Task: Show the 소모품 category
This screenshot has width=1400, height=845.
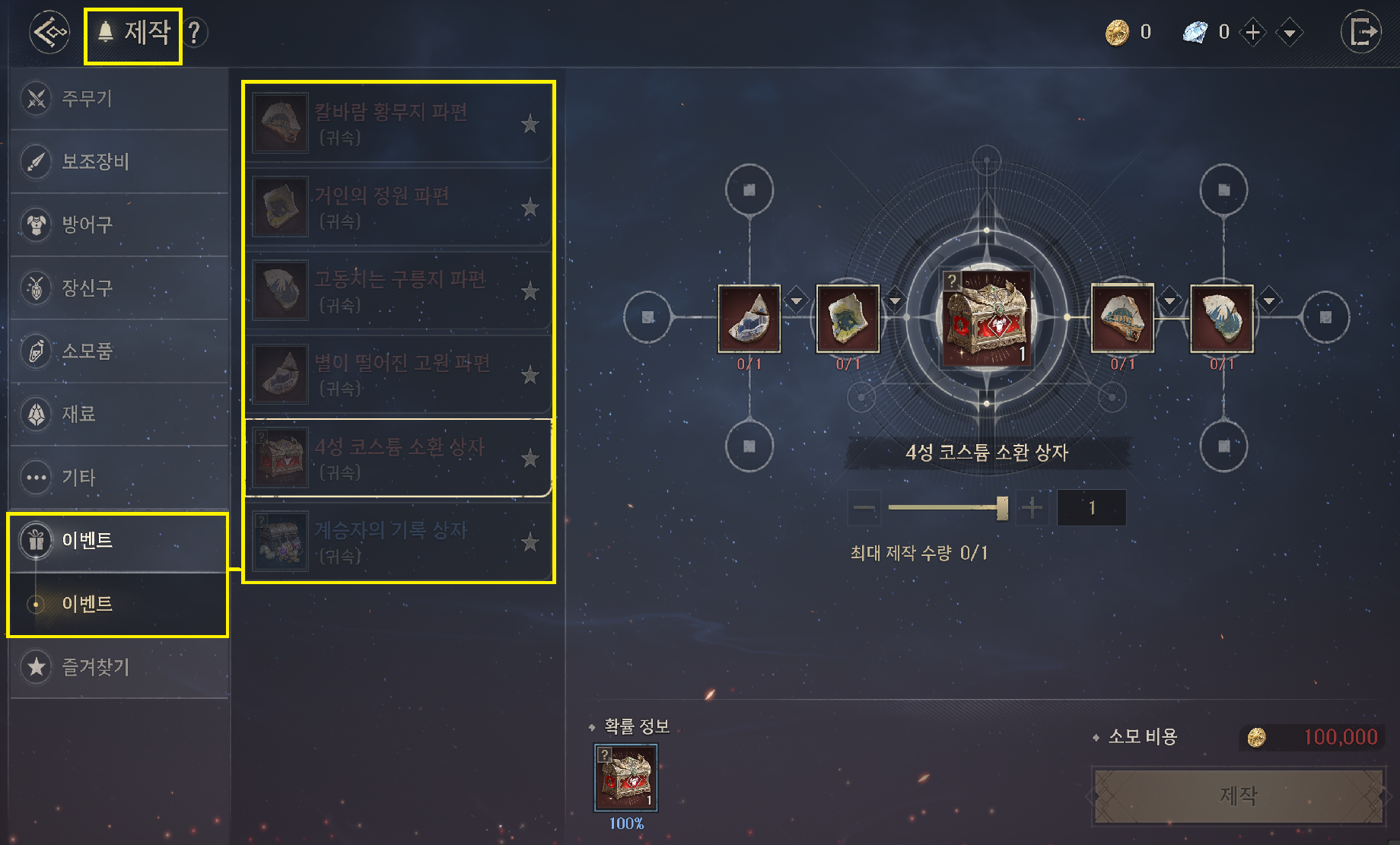Action: coord(119,351)
